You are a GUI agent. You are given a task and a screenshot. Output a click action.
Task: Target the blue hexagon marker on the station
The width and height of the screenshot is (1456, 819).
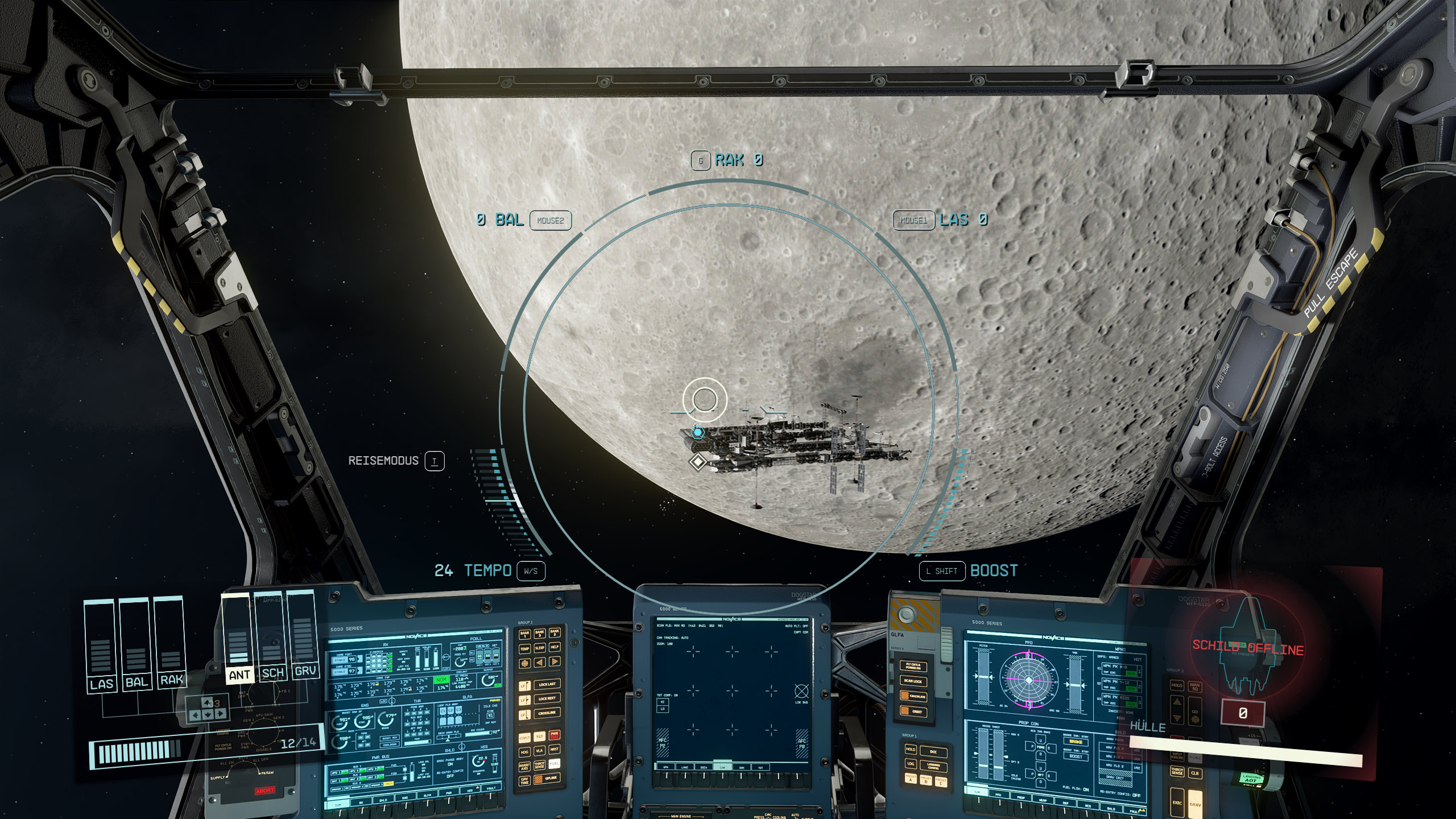pyautogui.click(x=698, y=432)
